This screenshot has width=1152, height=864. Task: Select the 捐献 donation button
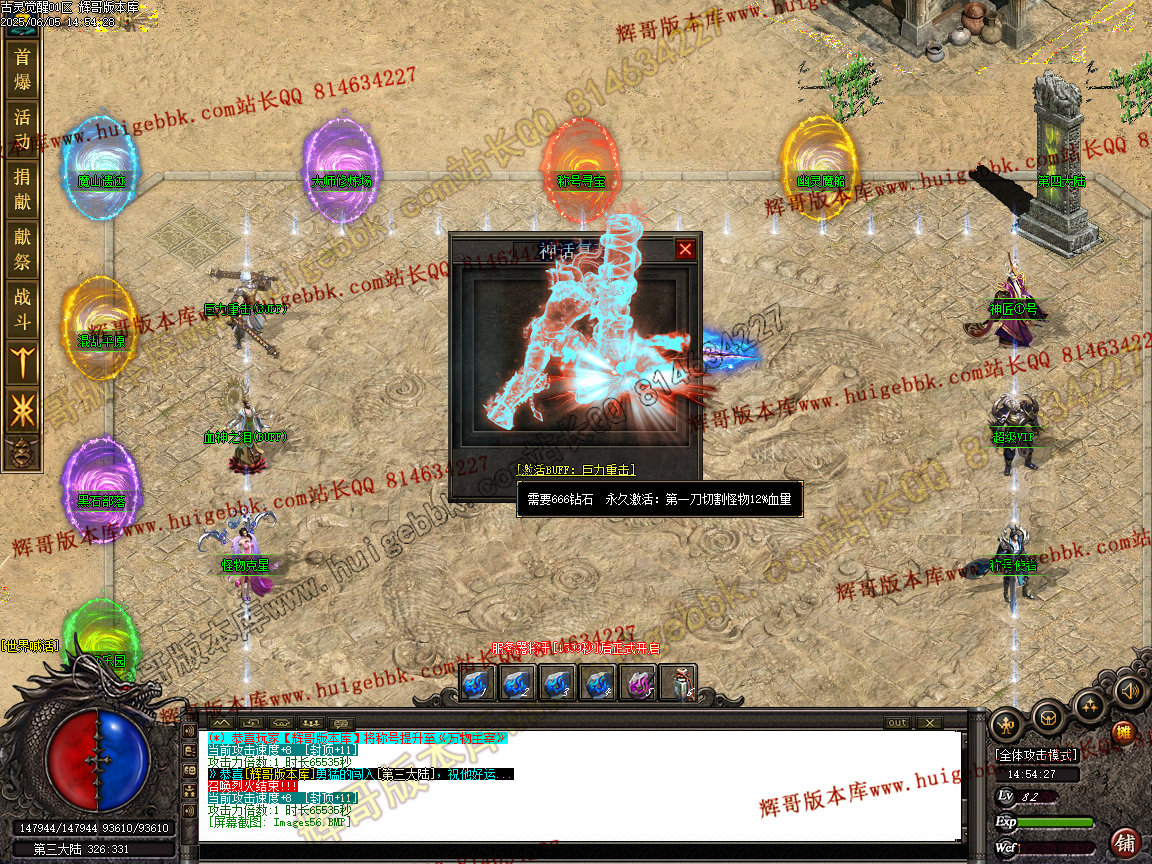click(x=22, y=189)
